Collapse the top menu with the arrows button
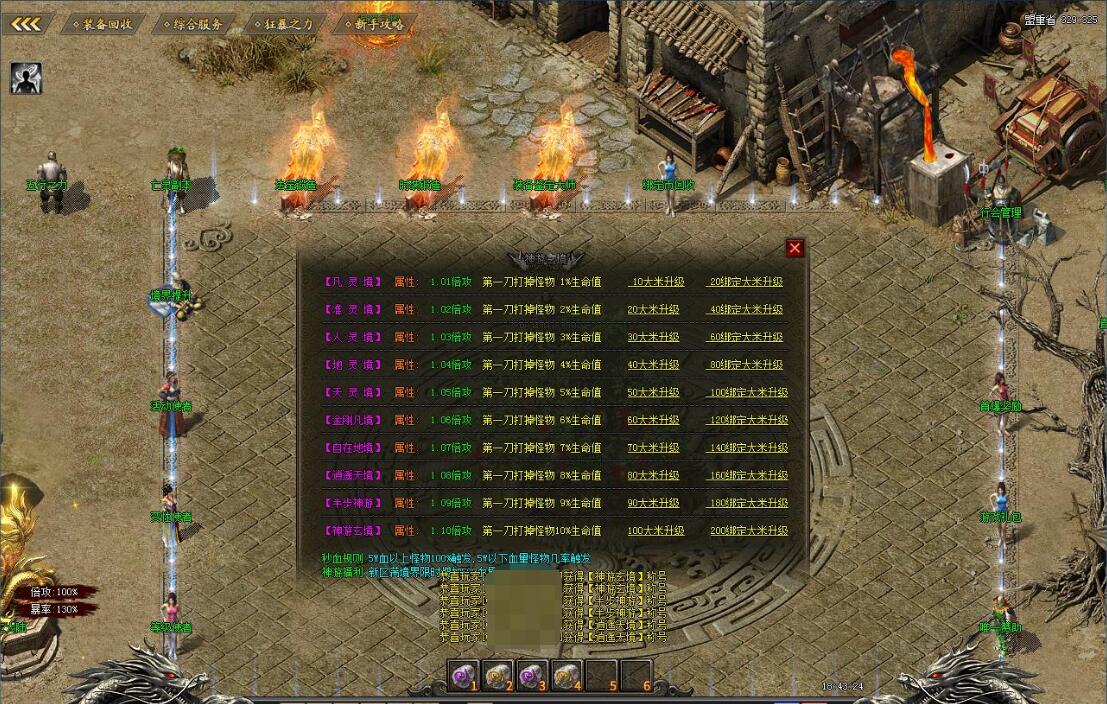This screenshot has height=704, width=1107. coord(25,24)
